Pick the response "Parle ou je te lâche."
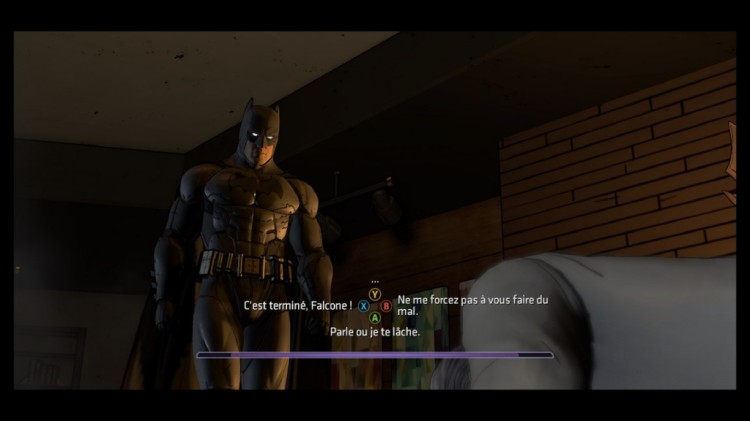The height and width of the screenshot is (421, 750). (375, 332)
